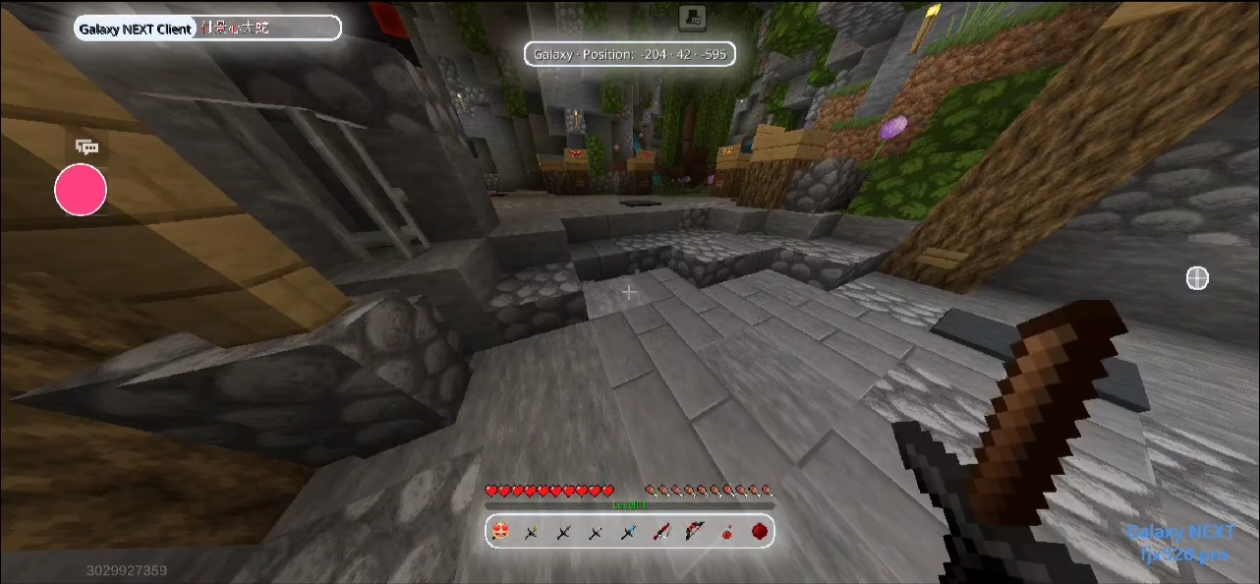Choose the dark red orb slot
This screenshot has height=584, width=1260.
pos(758,532)
